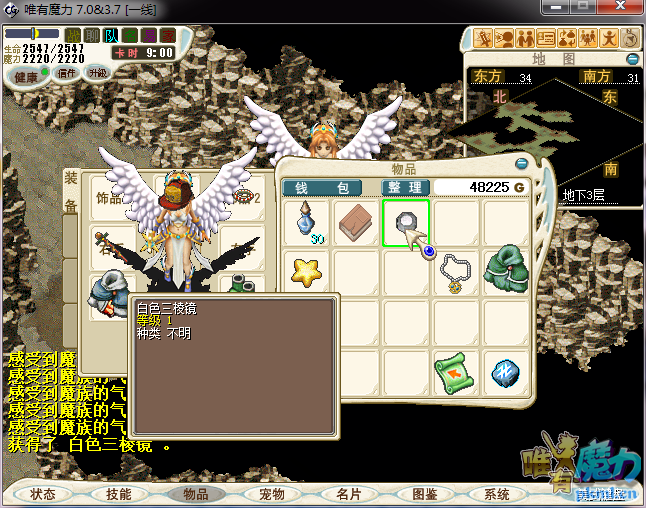This screenshot has height=508, width=646.
Task: Select the yellow star item
Action: point(306,270)
